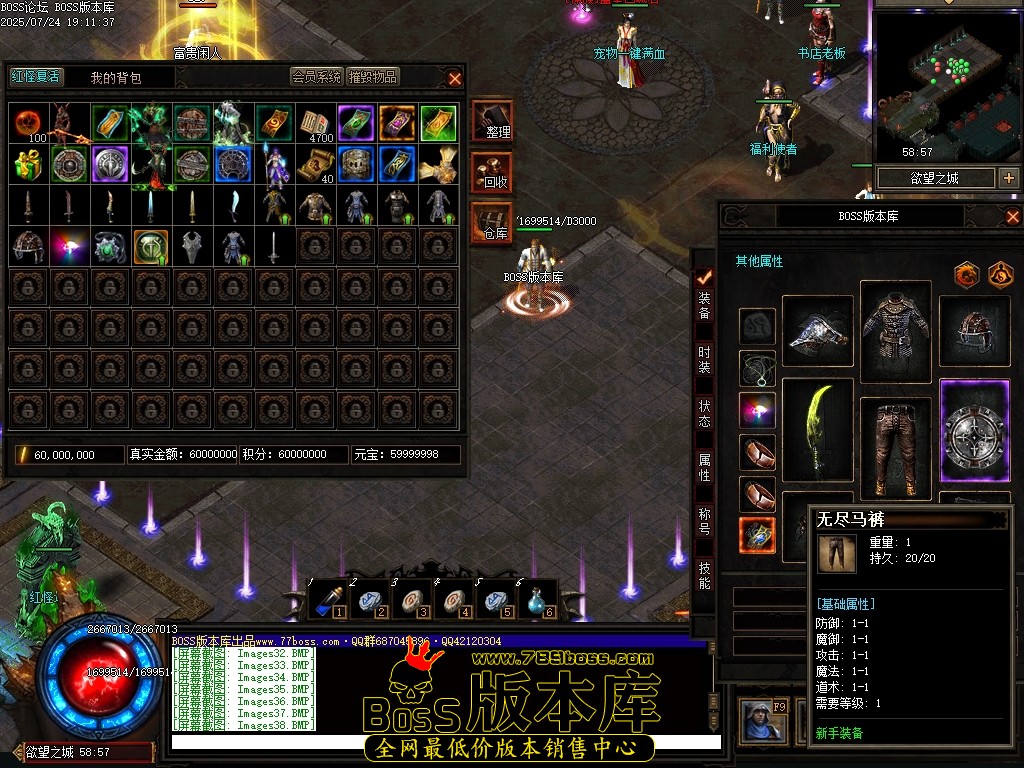Close the 我的背包 inventory window
This screenshot has width=1024, height=768.
[x=455, y=78]
